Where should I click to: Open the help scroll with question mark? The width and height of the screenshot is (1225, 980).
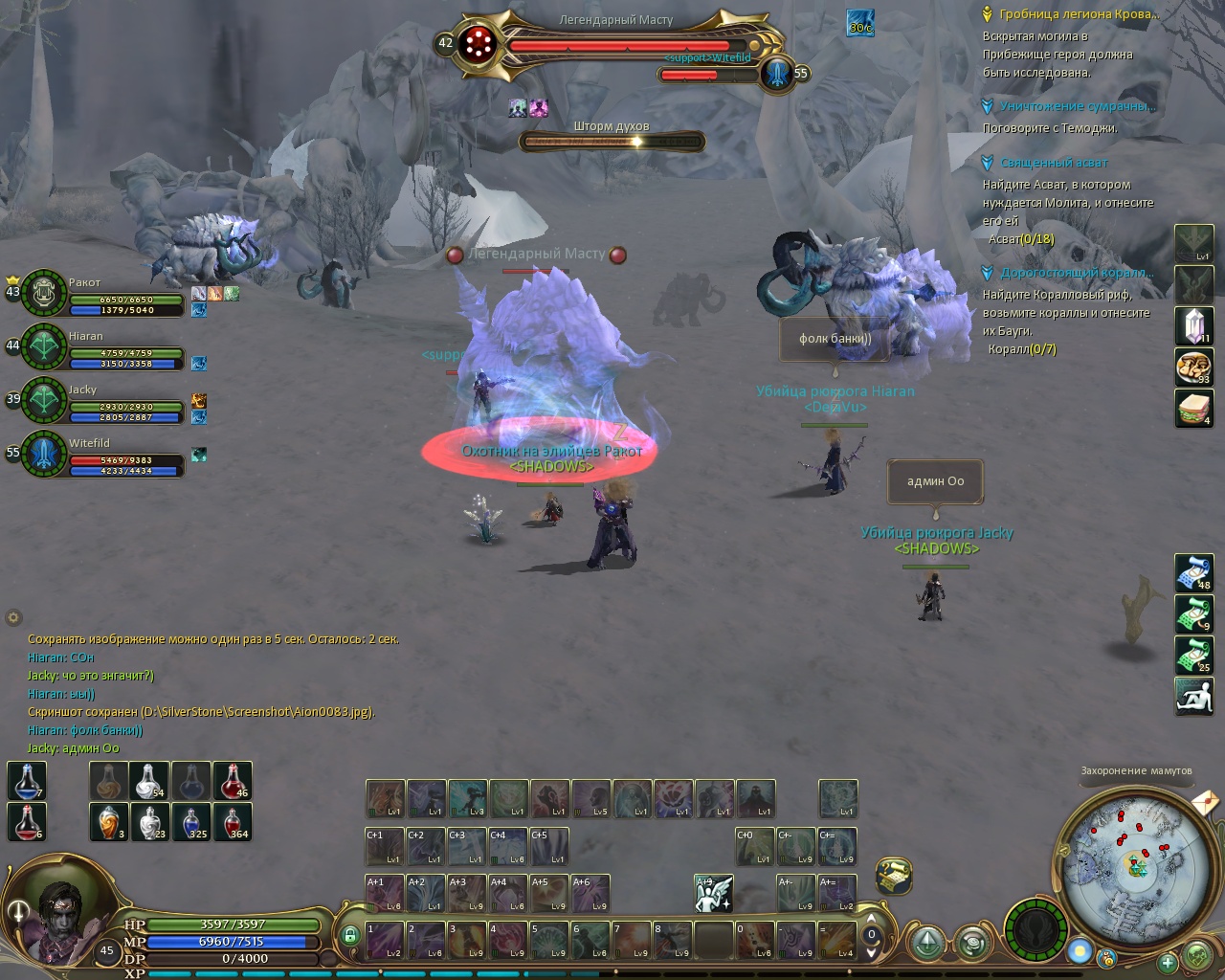click(893, 876)
